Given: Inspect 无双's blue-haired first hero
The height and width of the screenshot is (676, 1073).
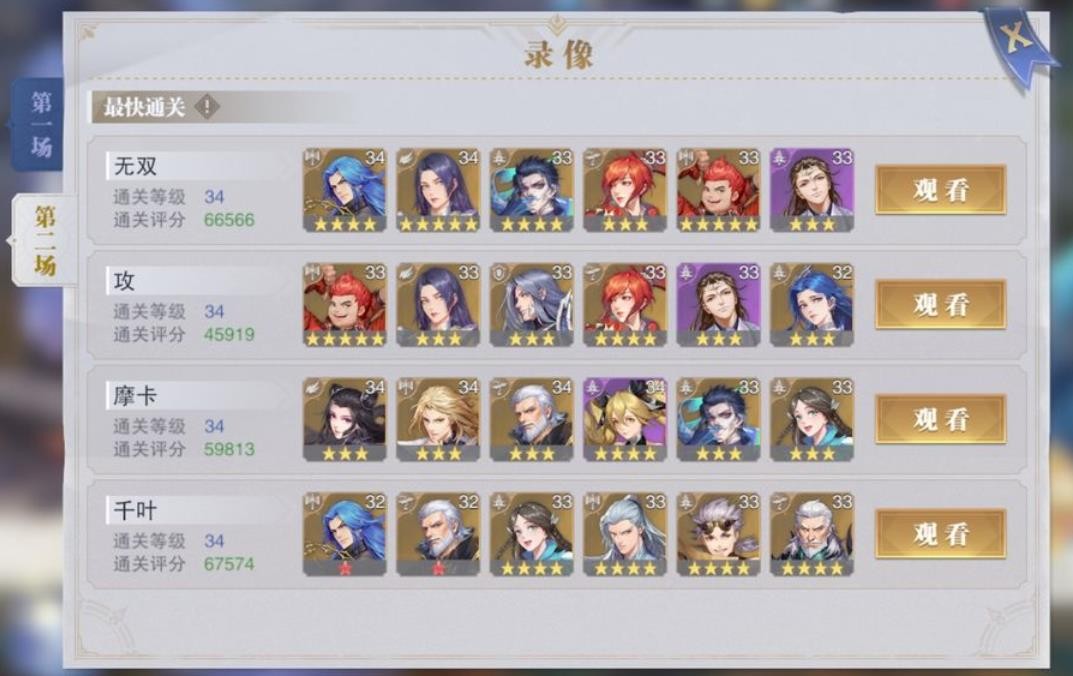Looking at the screenshot, I should coord(345,190).
